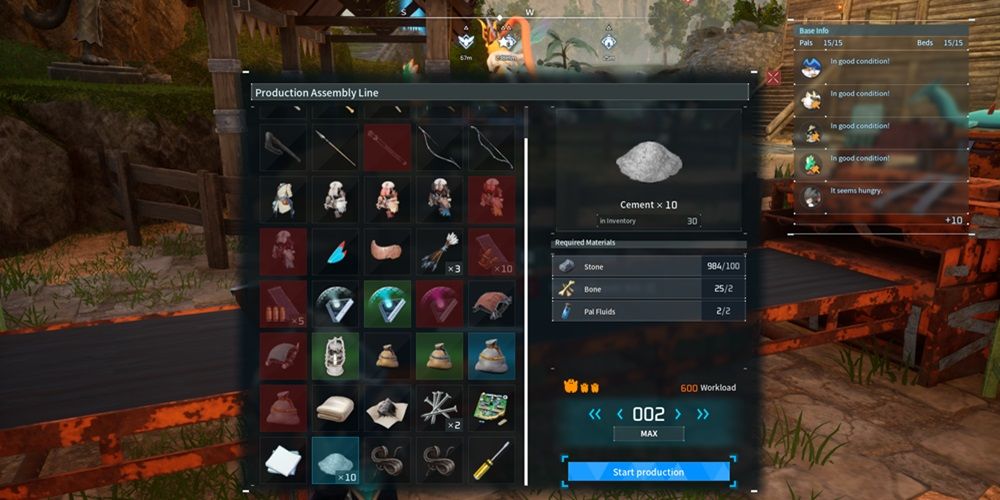
Task: Increase production quantity by one
Action: pyautogui.click(x=678, y=414)
